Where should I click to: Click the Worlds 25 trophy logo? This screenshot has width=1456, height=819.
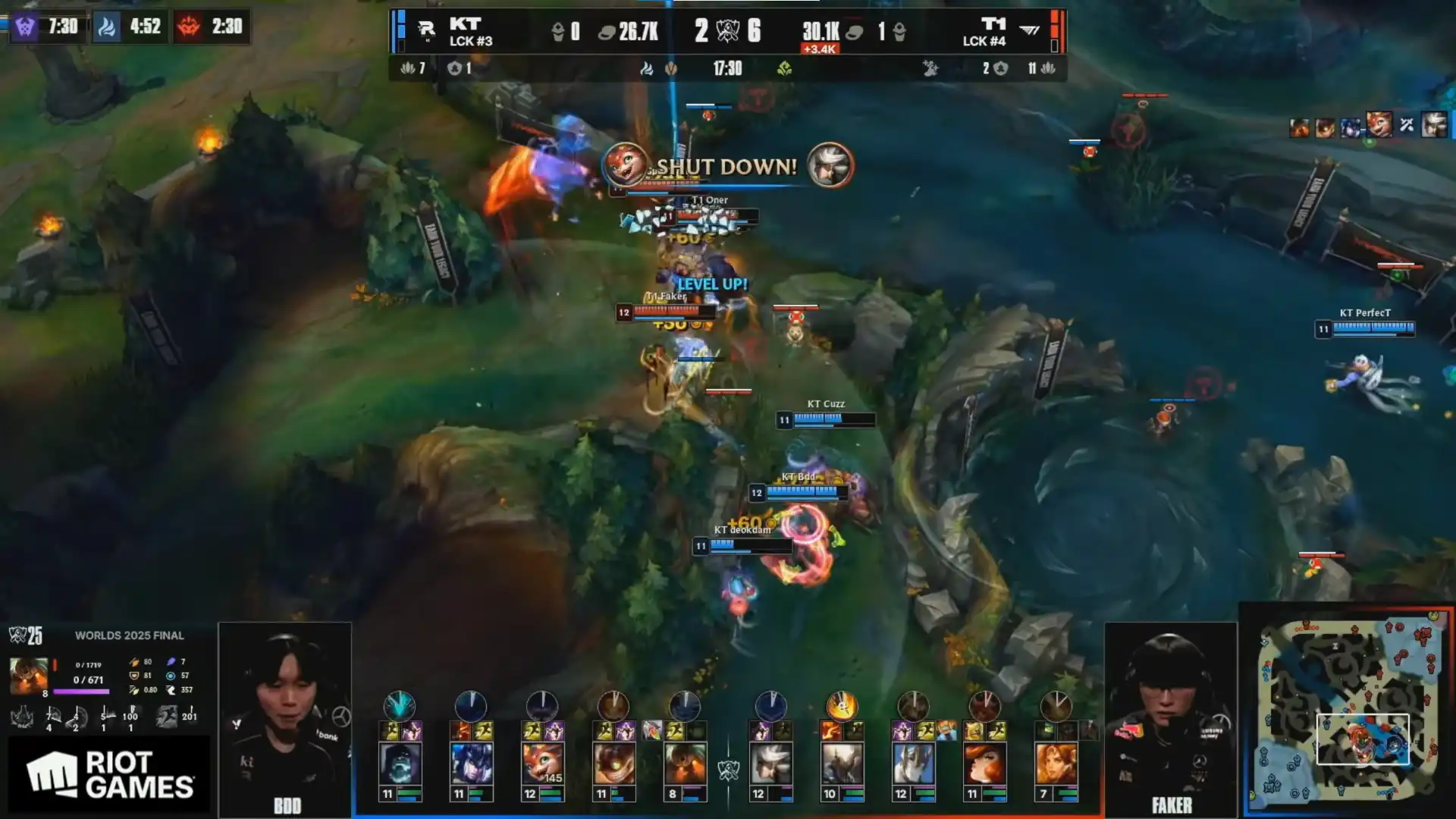(26, 635)
